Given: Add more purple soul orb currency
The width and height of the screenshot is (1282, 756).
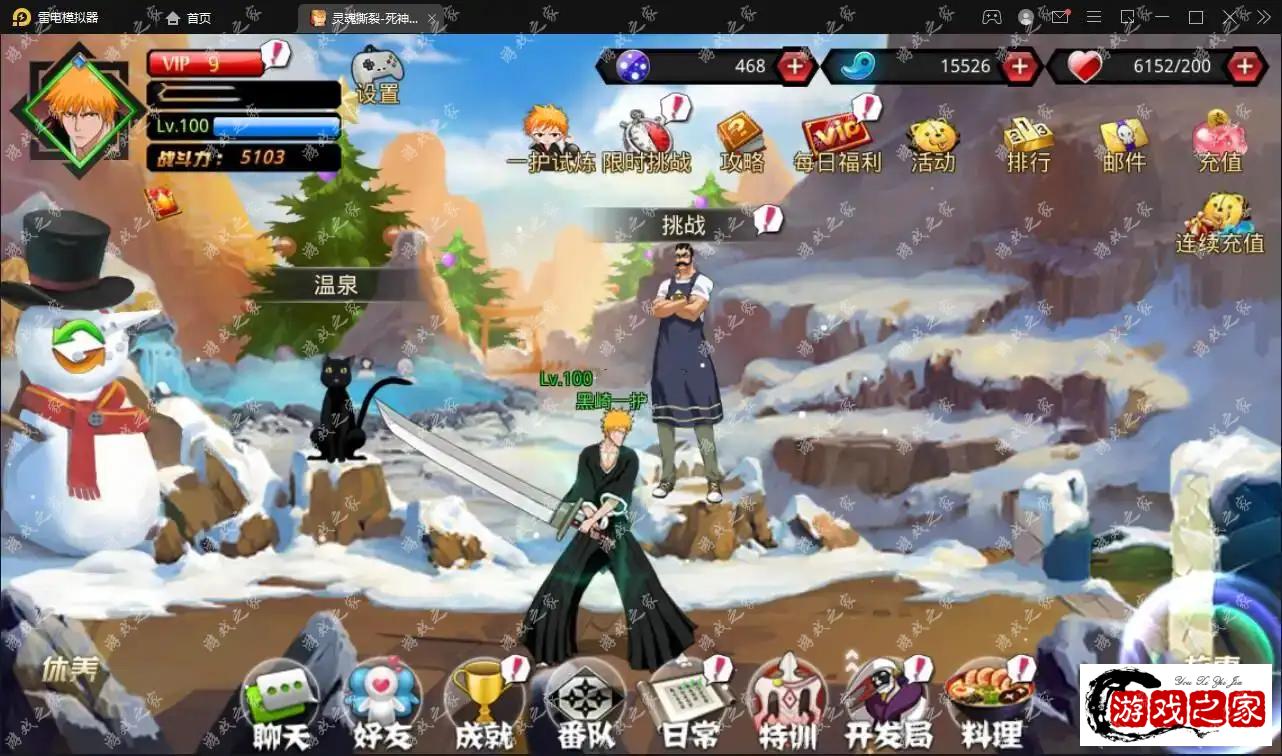Looking at the screenshot, I should [x=795, y=67].
